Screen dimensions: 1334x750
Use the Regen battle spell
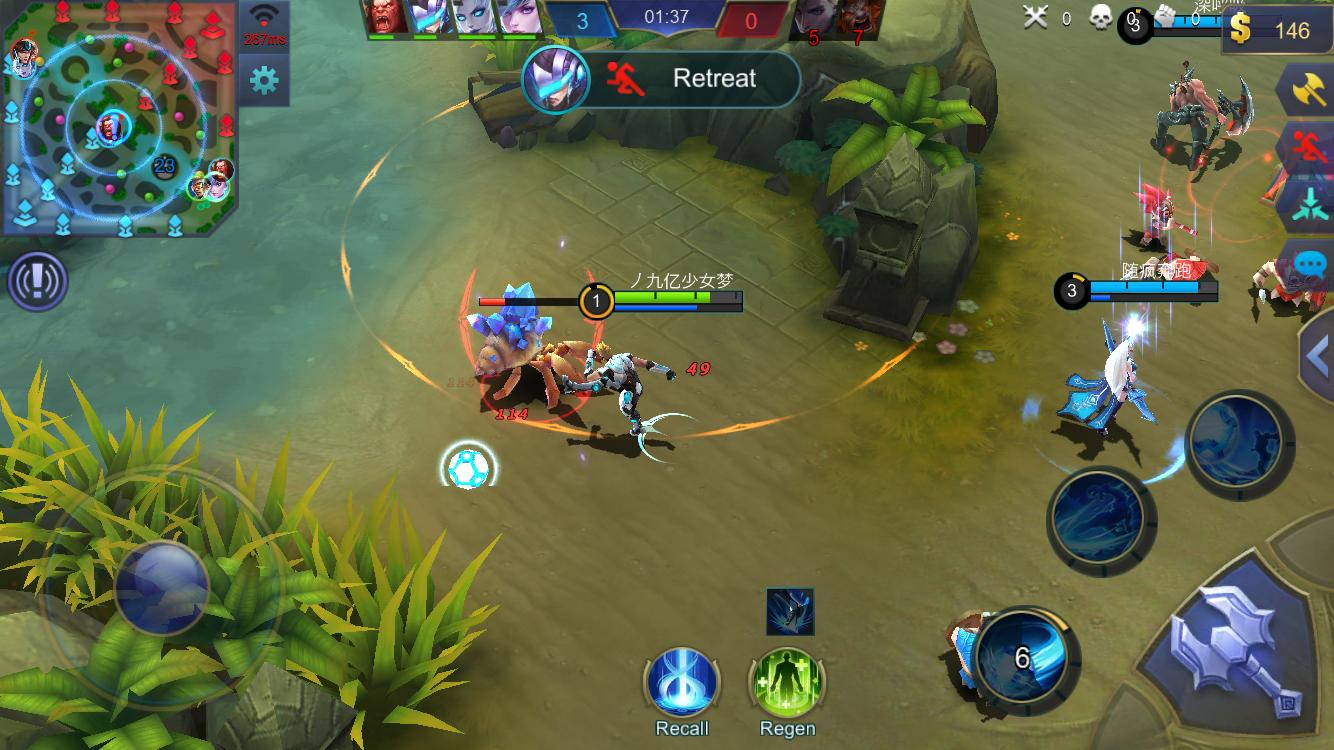click(x=787, y=684)
